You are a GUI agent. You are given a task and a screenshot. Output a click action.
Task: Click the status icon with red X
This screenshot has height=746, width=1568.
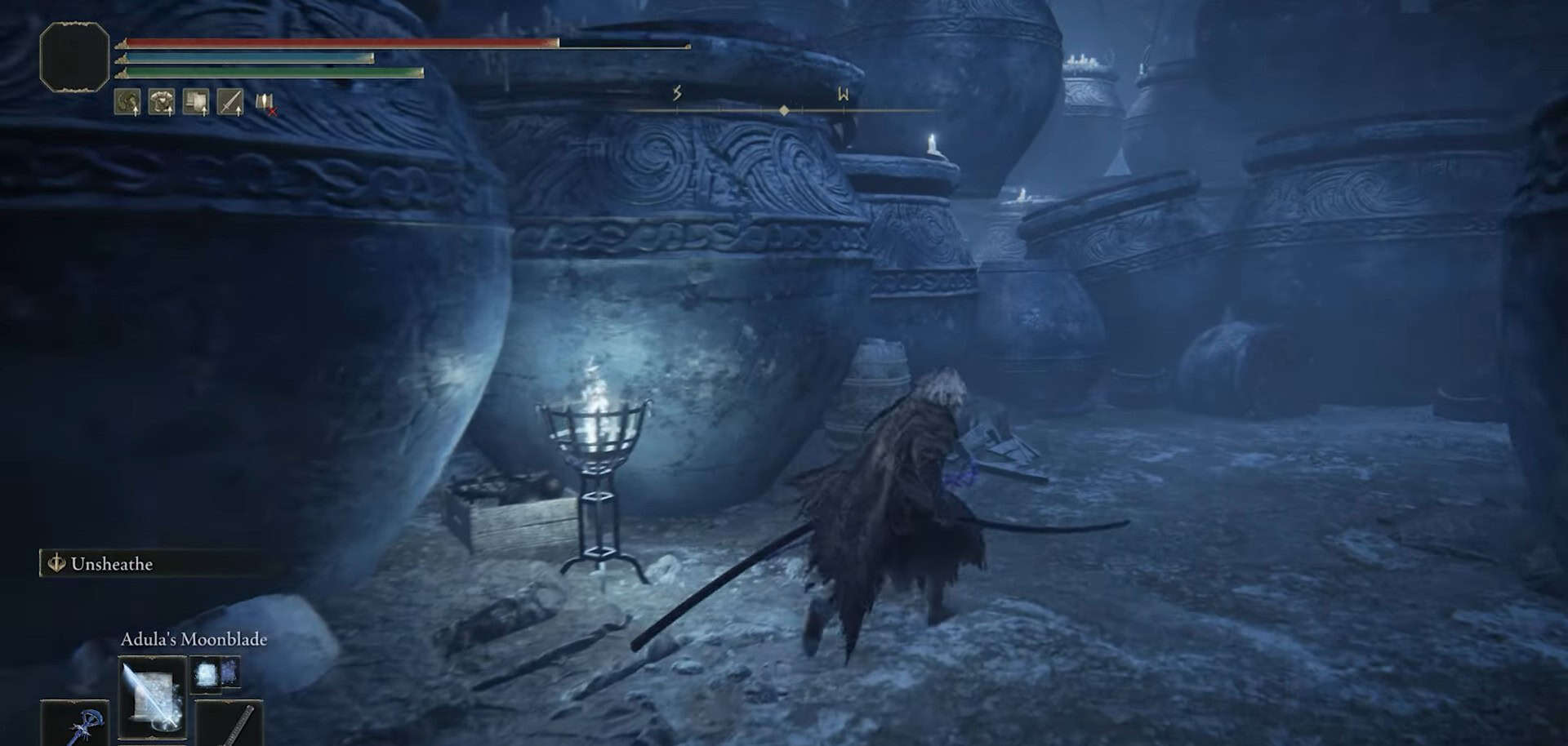point(265,103)
